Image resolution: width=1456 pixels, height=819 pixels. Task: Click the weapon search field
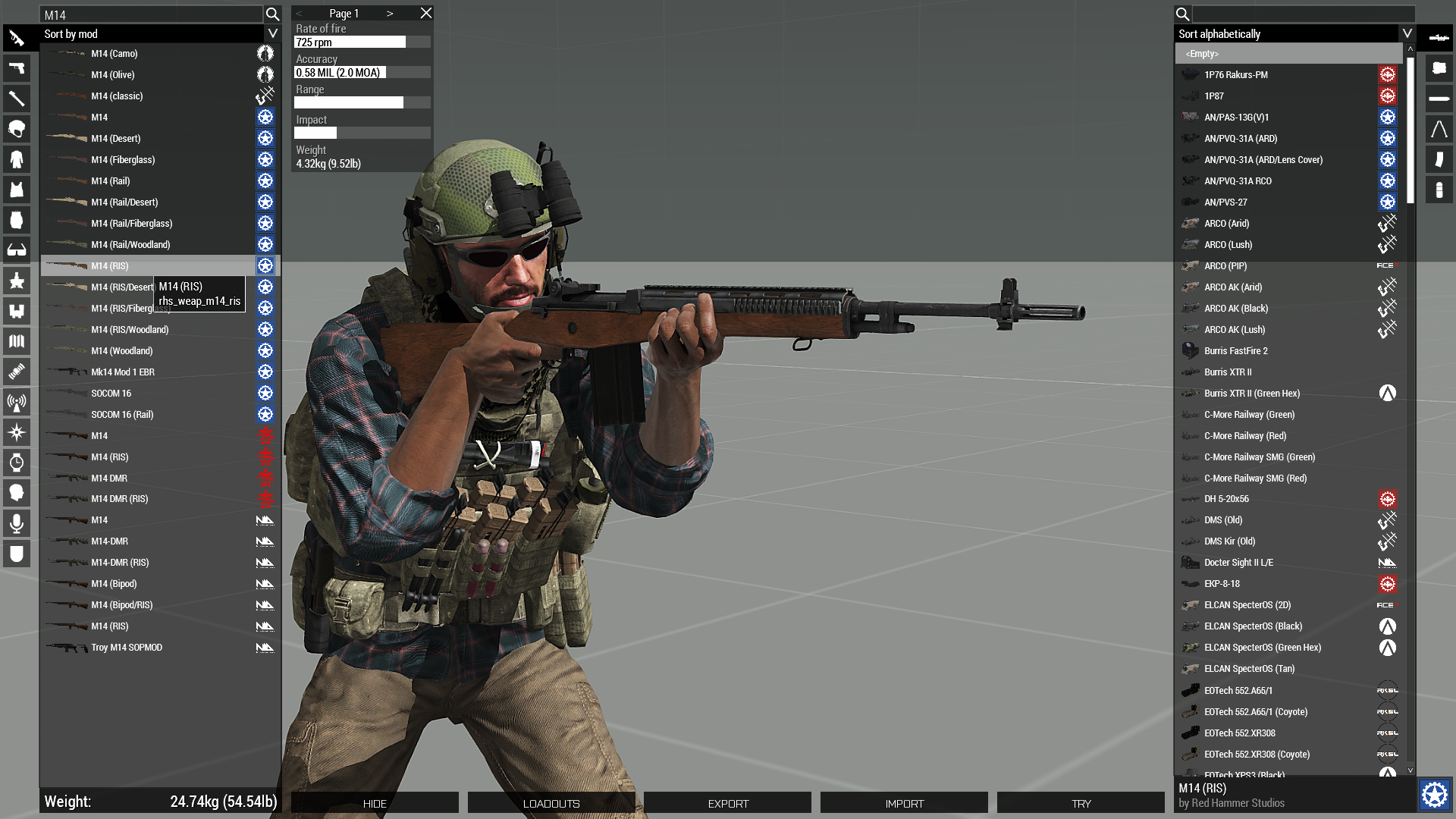[152, 14]
